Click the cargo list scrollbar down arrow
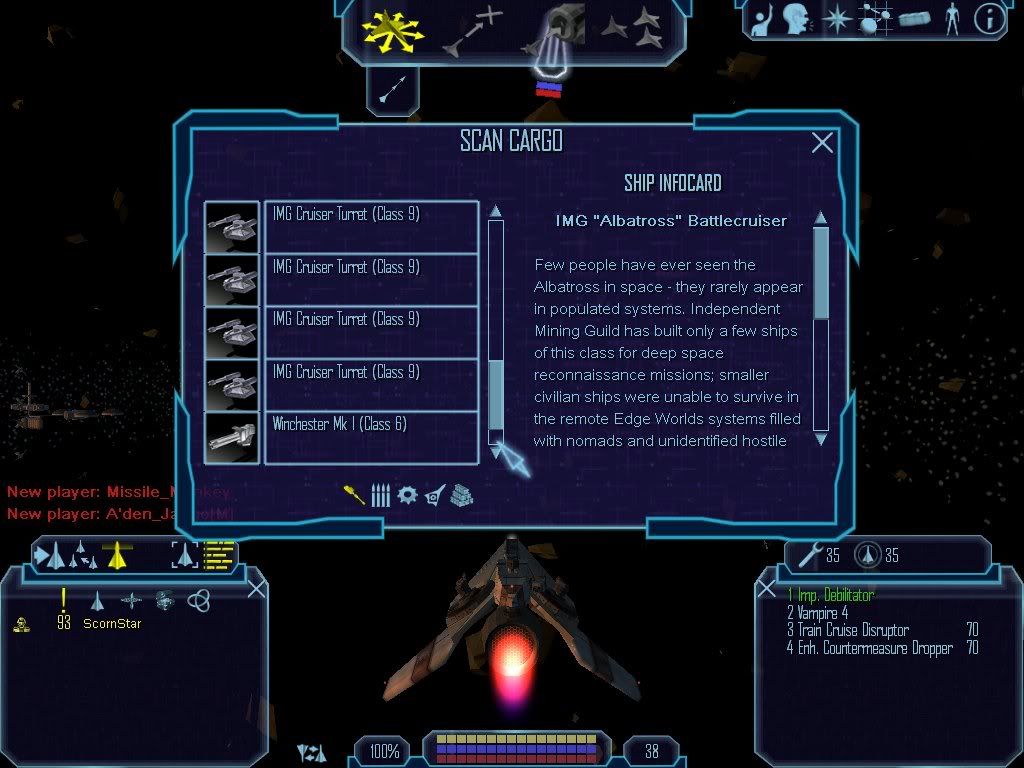 pos(495,451)
